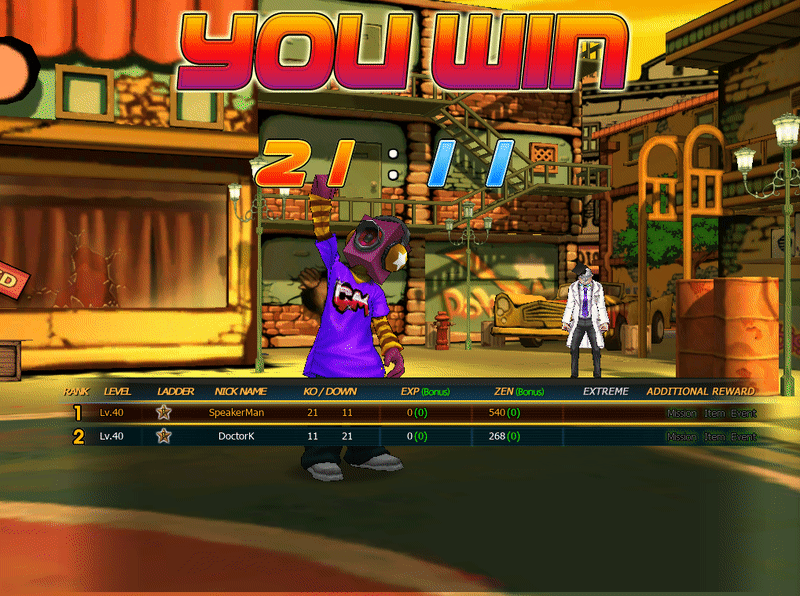Click DoctorK's ladder star icon
800x596 pixels.
click(x=164, y=436)
